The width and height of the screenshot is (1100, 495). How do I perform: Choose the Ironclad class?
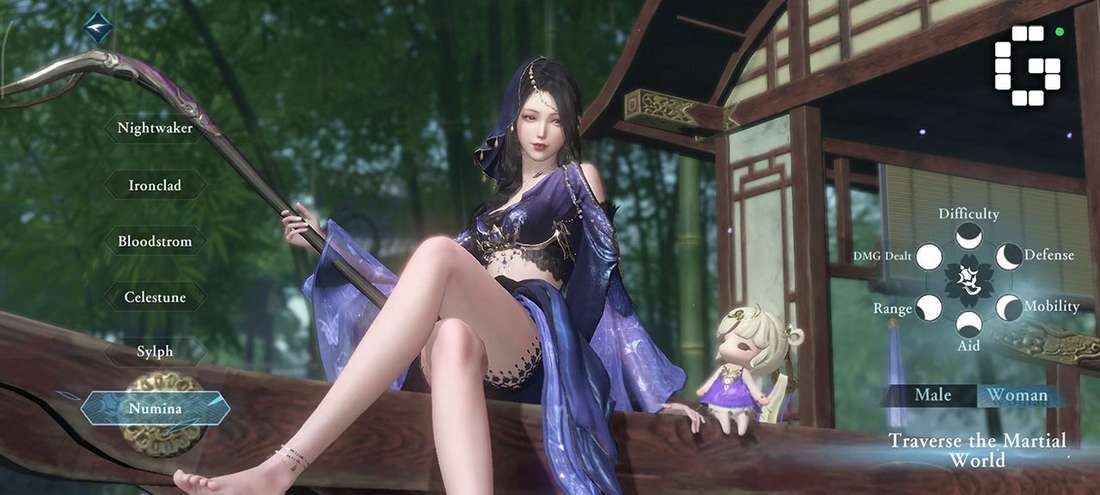[x=155, y=185]
